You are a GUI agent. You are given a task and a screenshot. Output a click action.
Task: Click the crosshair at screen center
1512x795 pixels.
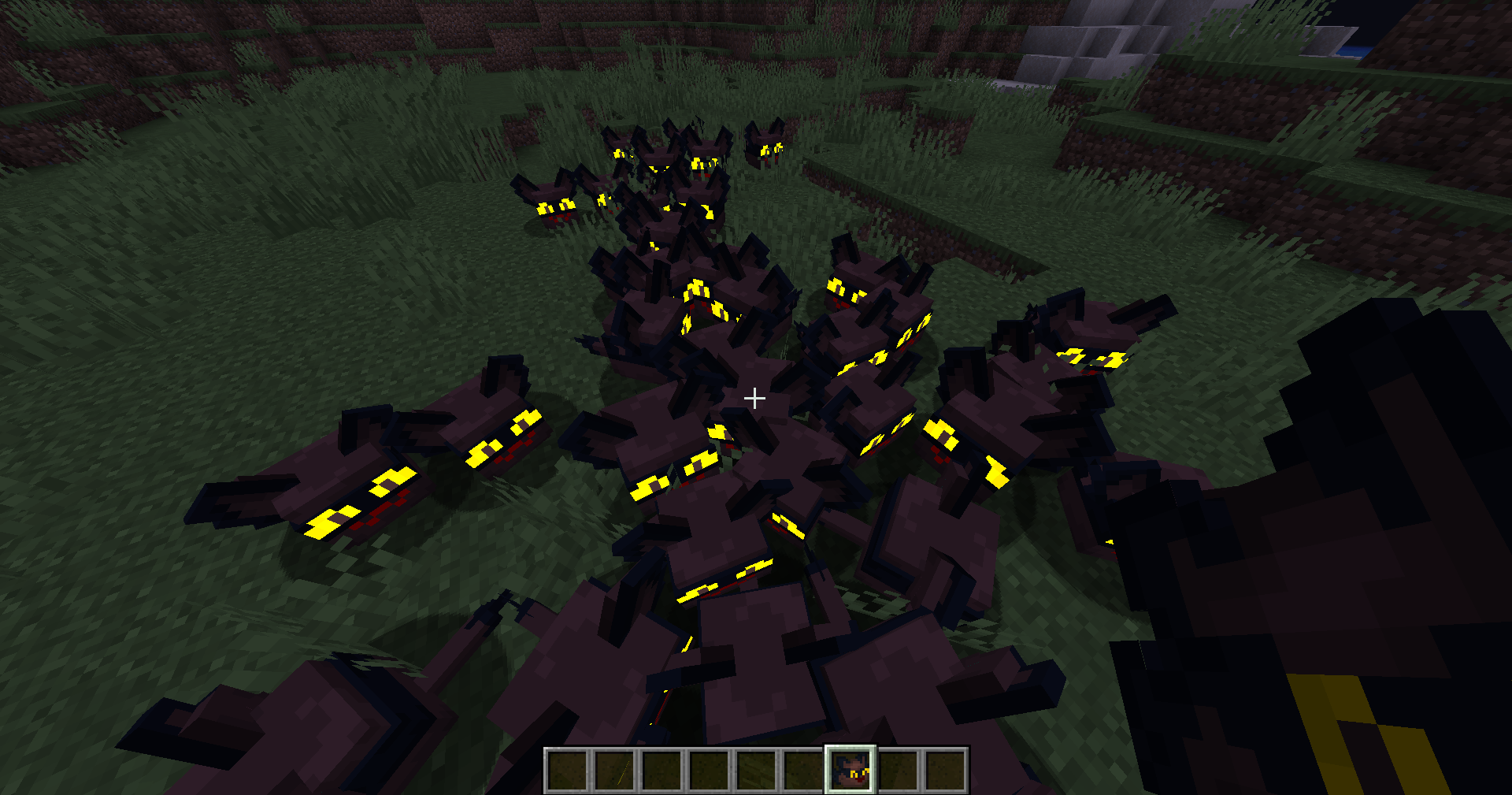(x=755, y=398)
